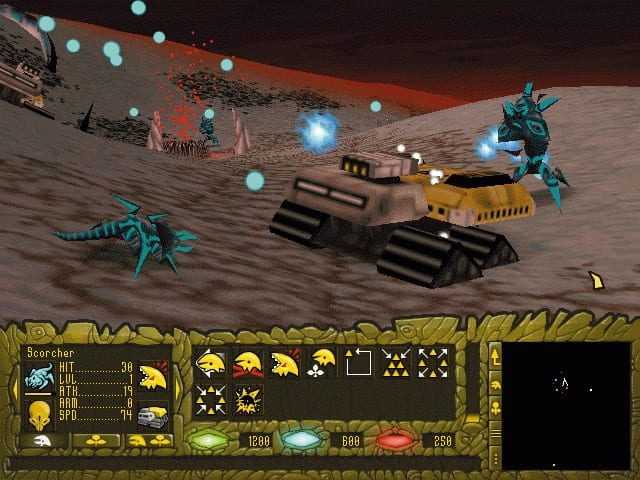The width and height of the screenshot is (640, 480).
Task: Switch to the white creature head tab
Action: (38, 440)
